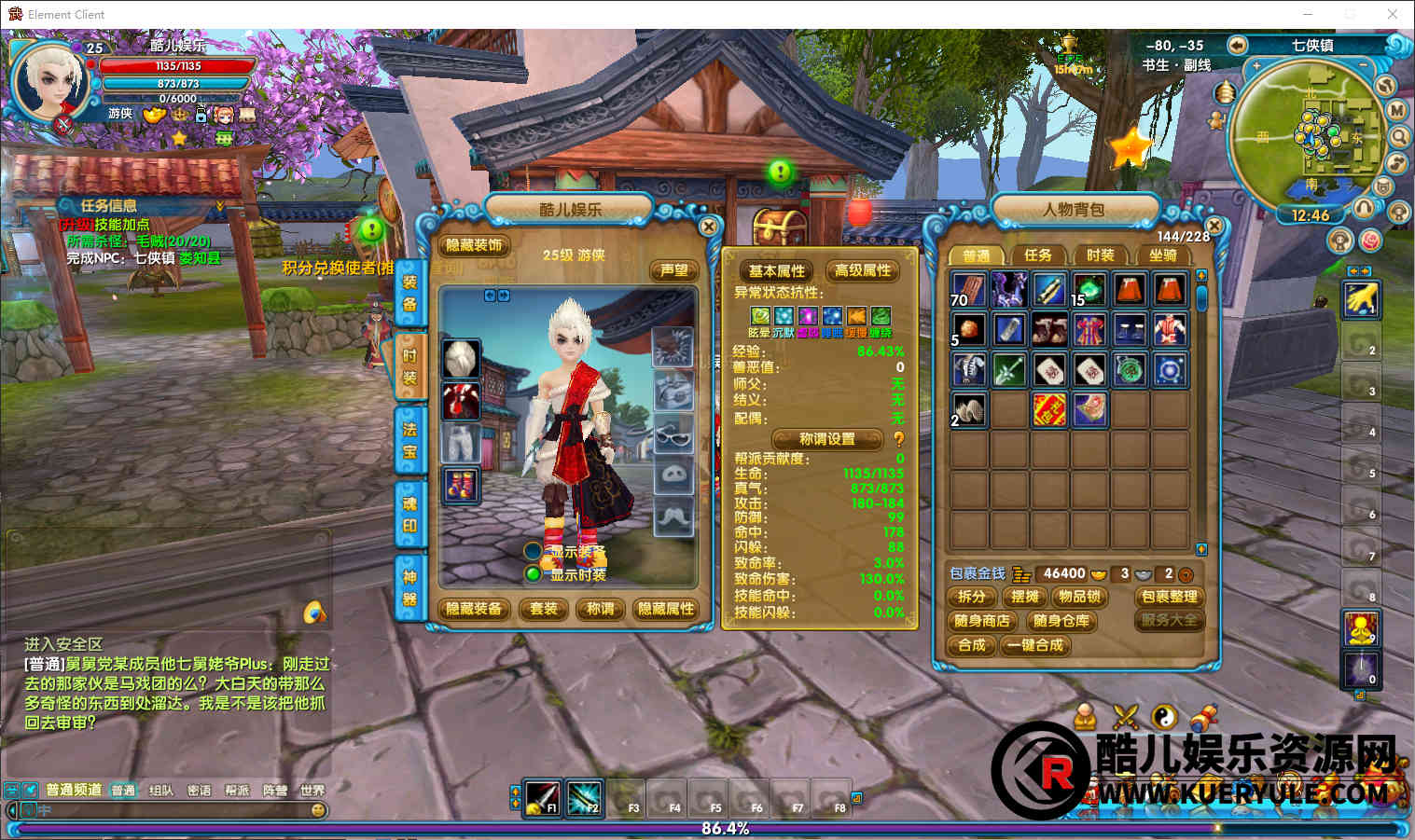Click the 套装 button

[x=543, y=609]
